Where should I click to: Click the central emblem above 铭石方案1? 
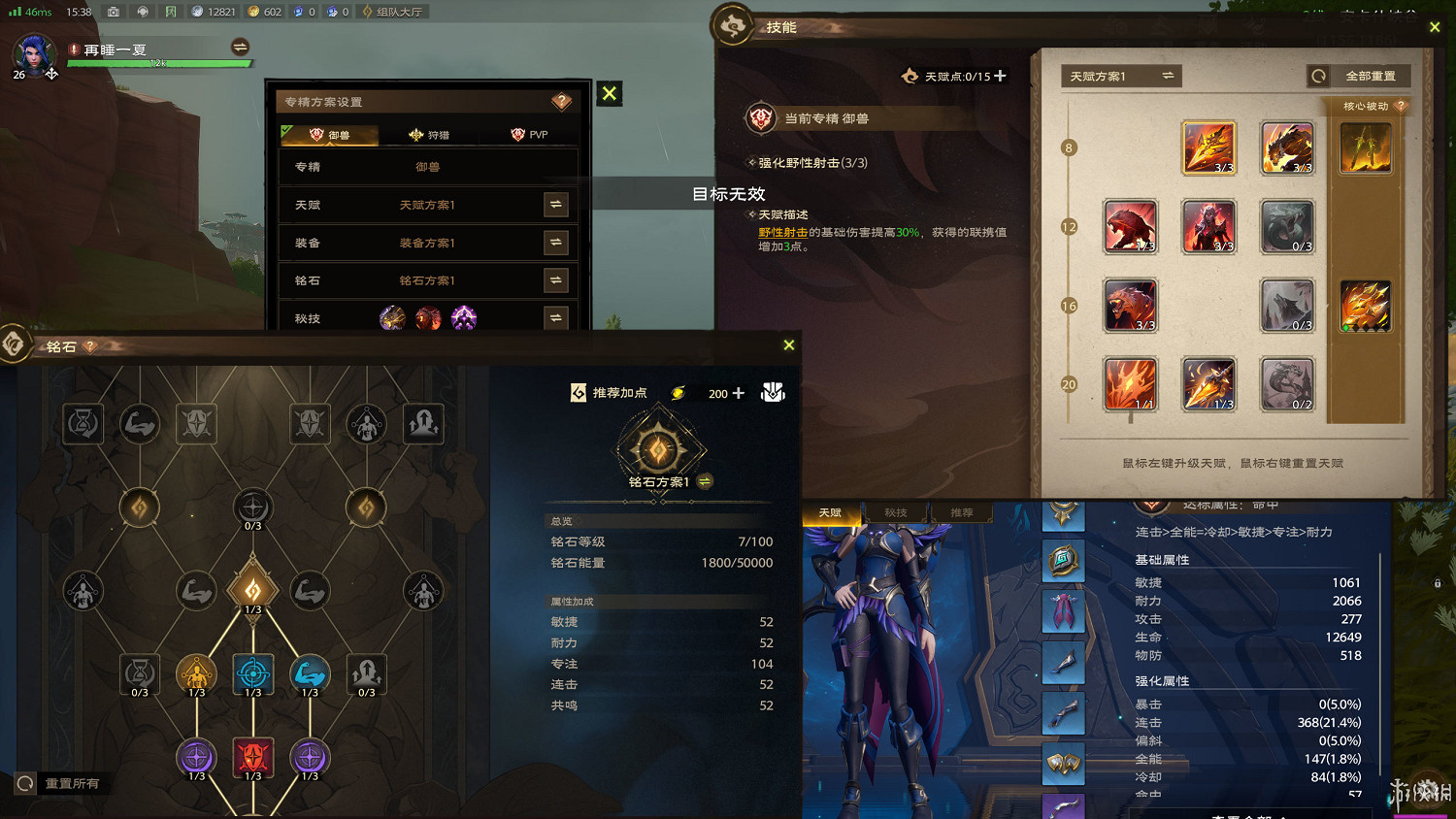coord(661,446)
